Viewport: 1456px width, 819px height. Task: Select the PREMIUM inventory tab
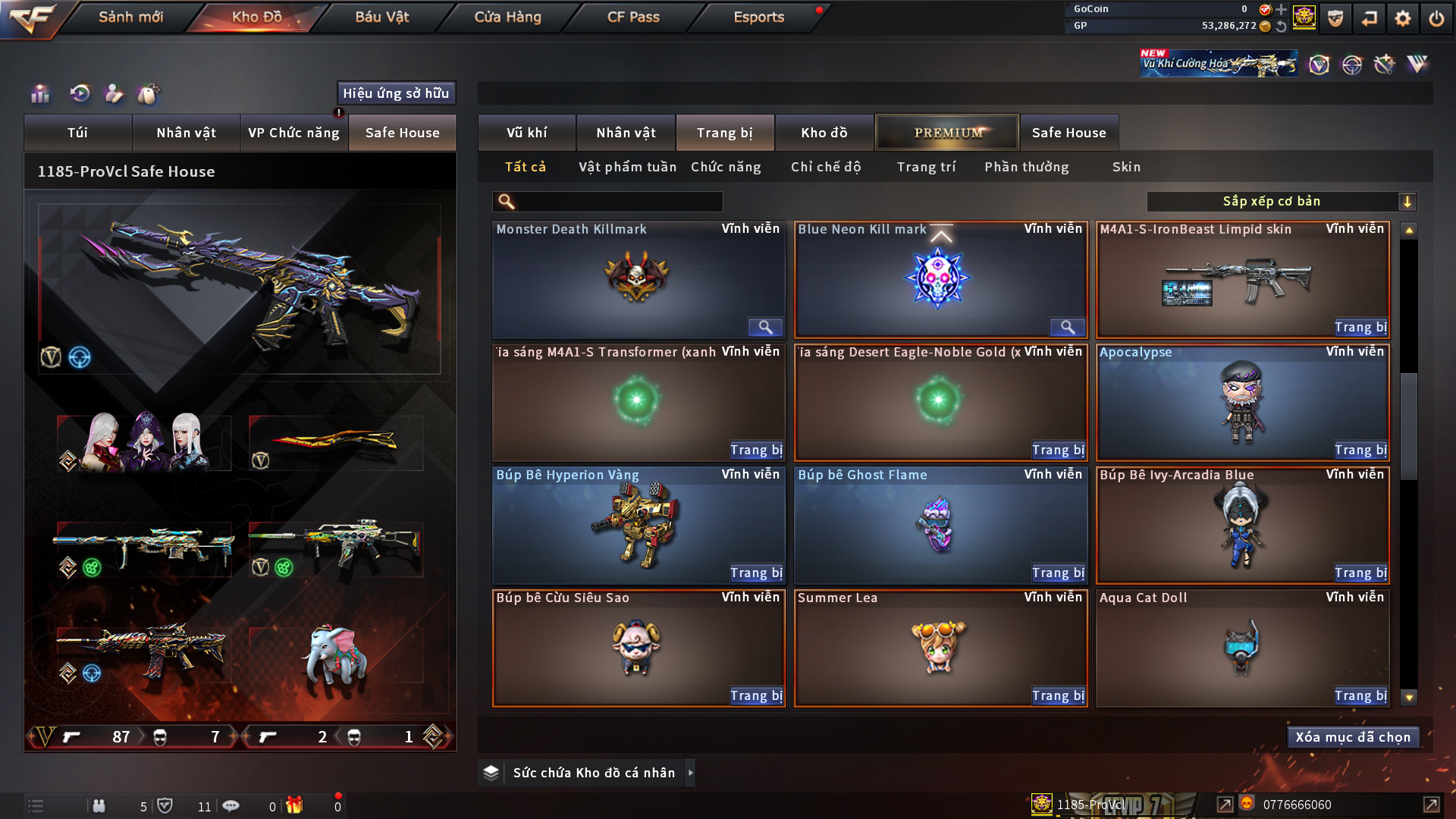coord(947,133)
